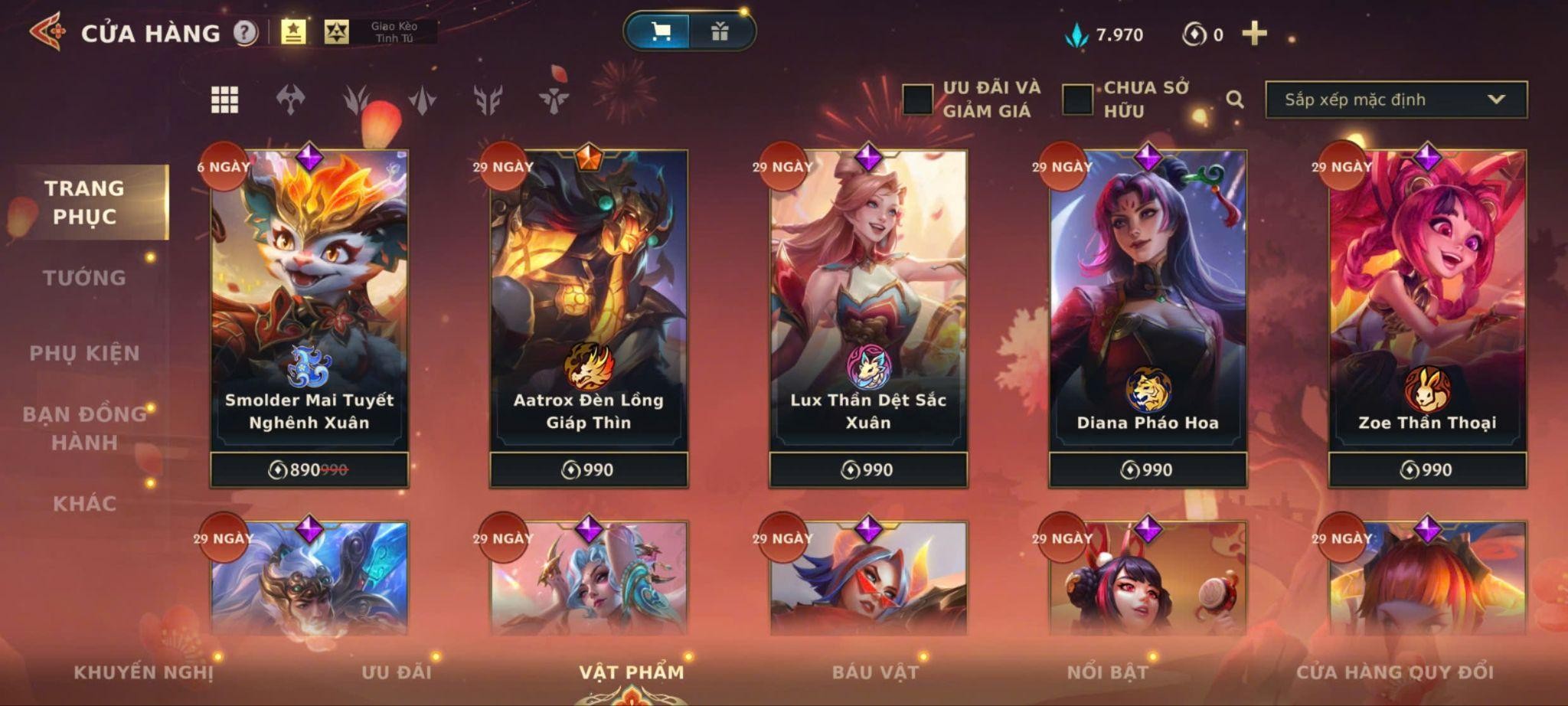Screen dimensions: 1568x706
Task: Choose the Khác category
Action: coord(84,503)
